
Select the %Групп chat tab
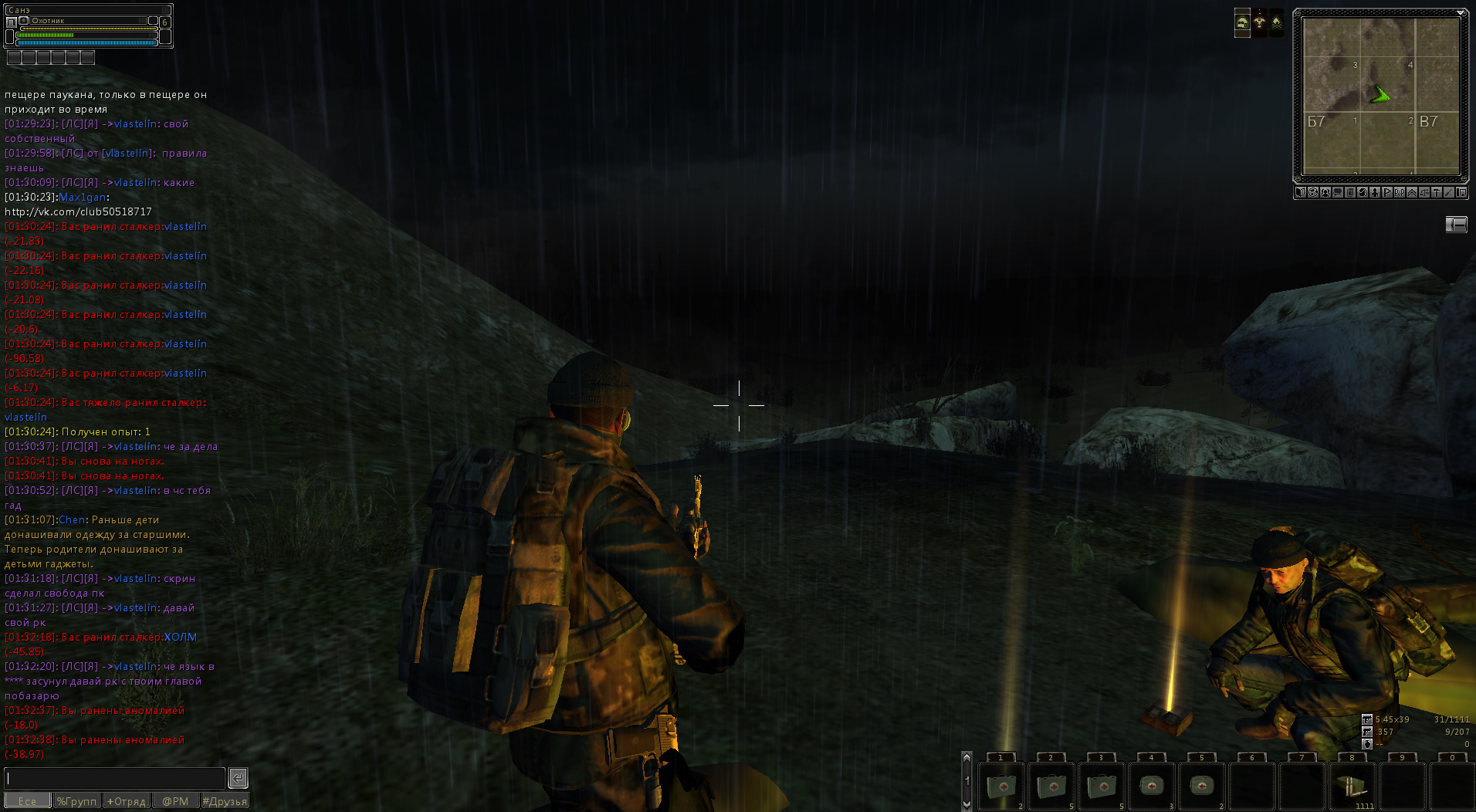coord(76,801)
